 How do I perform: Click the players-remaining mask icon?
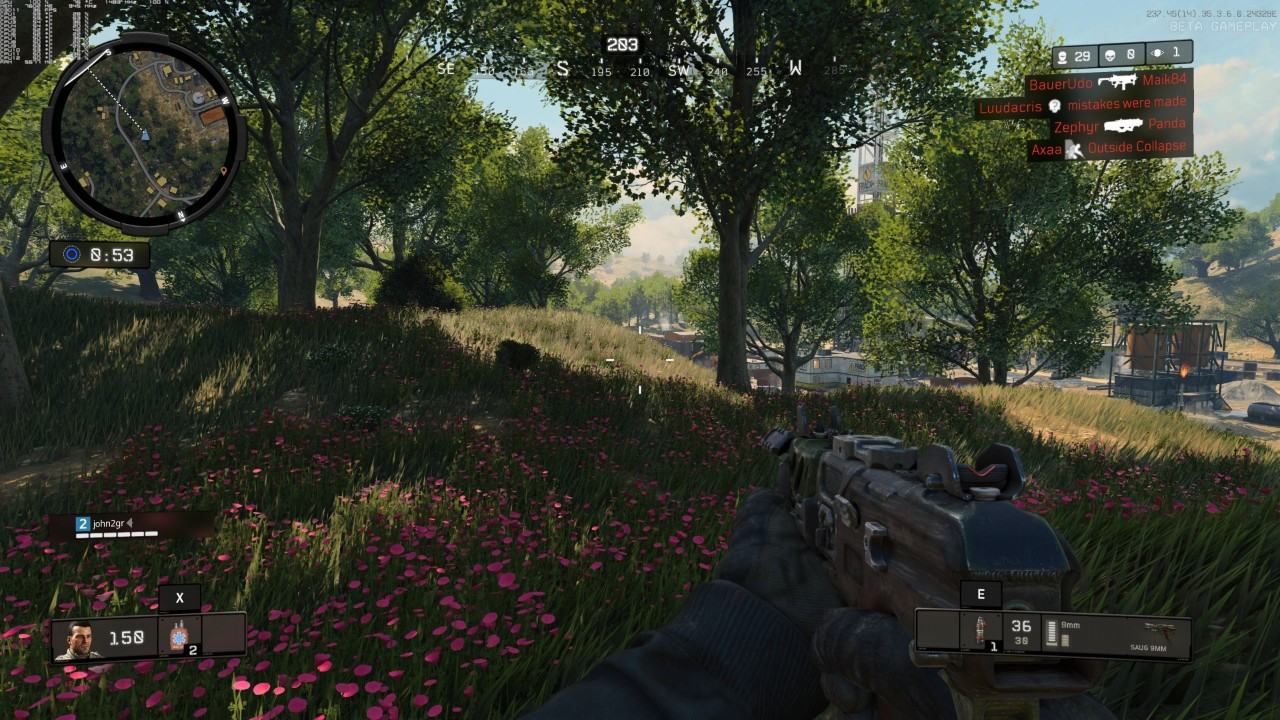[1062, 57]
